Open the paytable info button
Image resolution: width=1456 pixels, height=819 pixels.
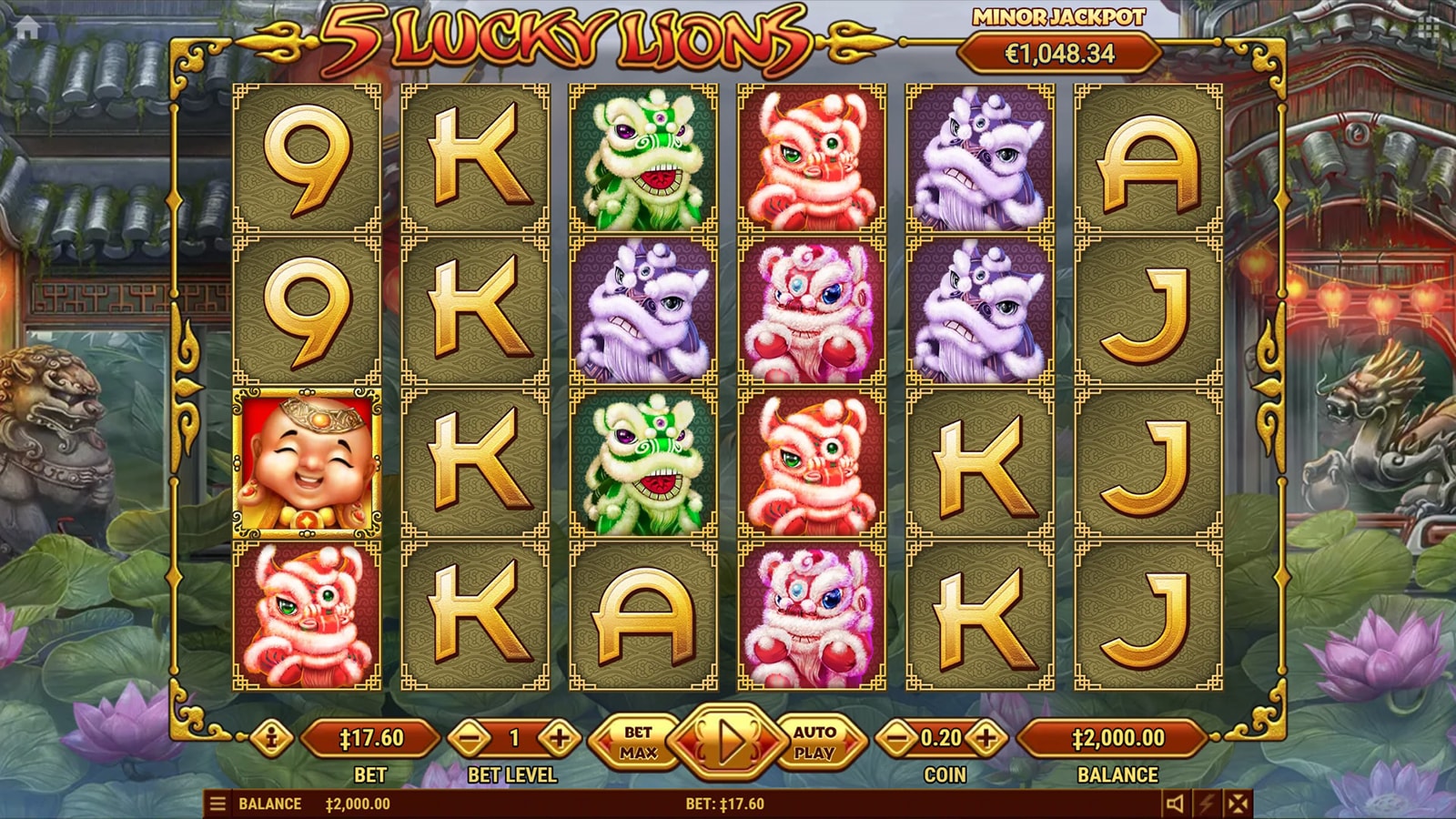point(271,738)
